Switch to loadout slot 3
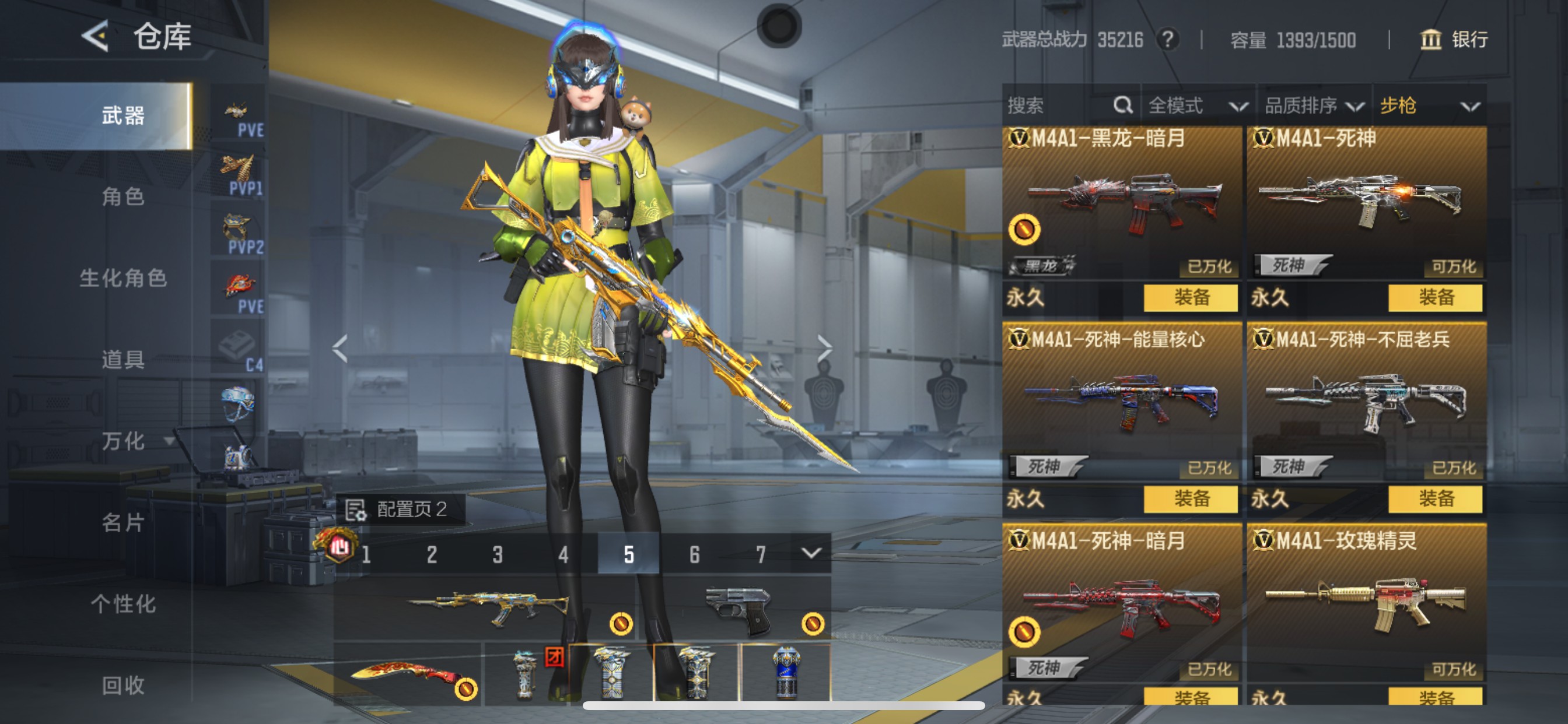 click(x=498, y=554)
